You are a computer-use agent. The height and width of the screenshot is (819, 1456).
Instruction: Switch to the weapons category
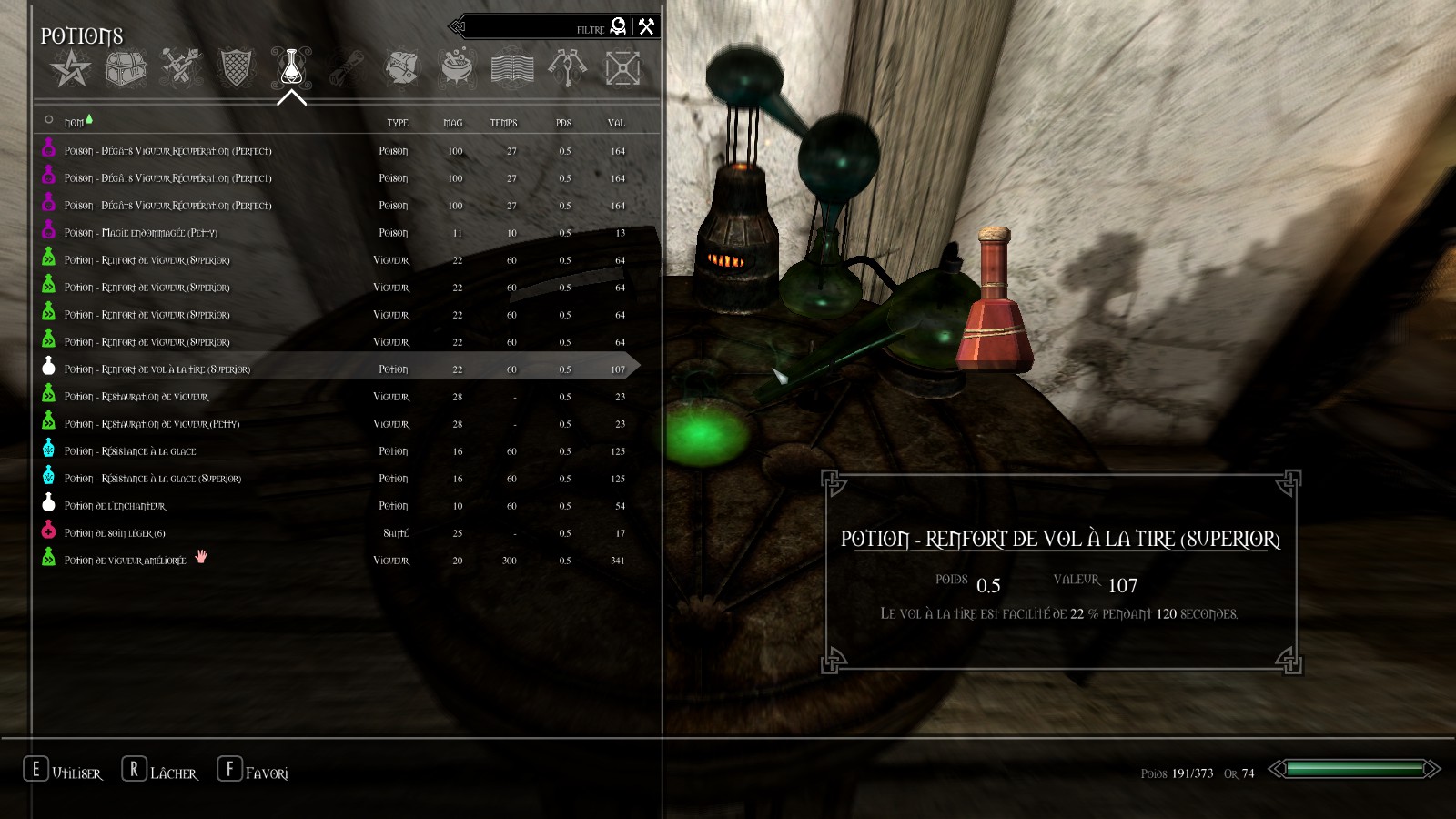pos(181,68)
